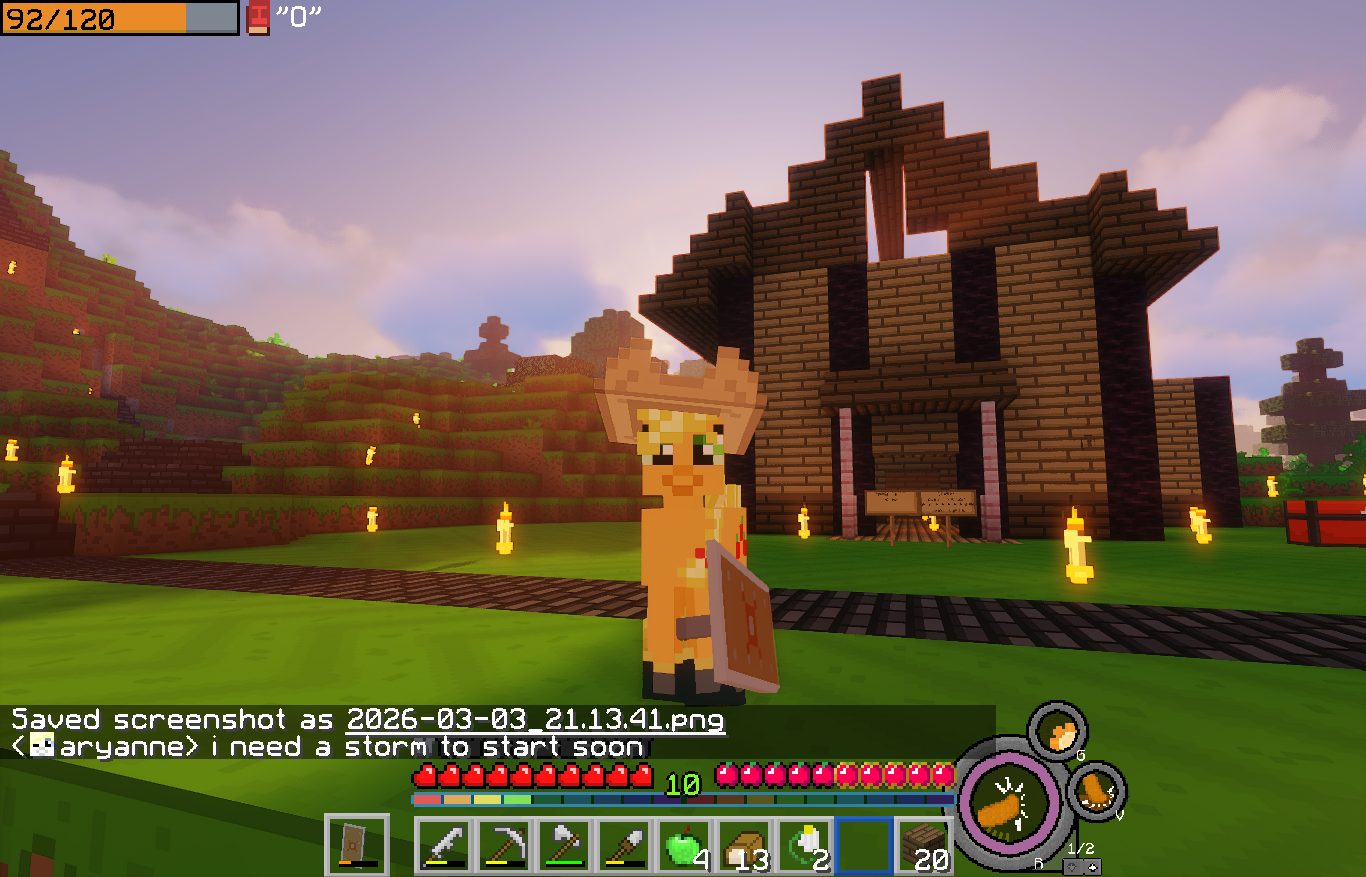Screen dimensions: 1366x877
Task: Choose the axe in the hotbar
Action: pyautogui.click(x=564, y=846)
